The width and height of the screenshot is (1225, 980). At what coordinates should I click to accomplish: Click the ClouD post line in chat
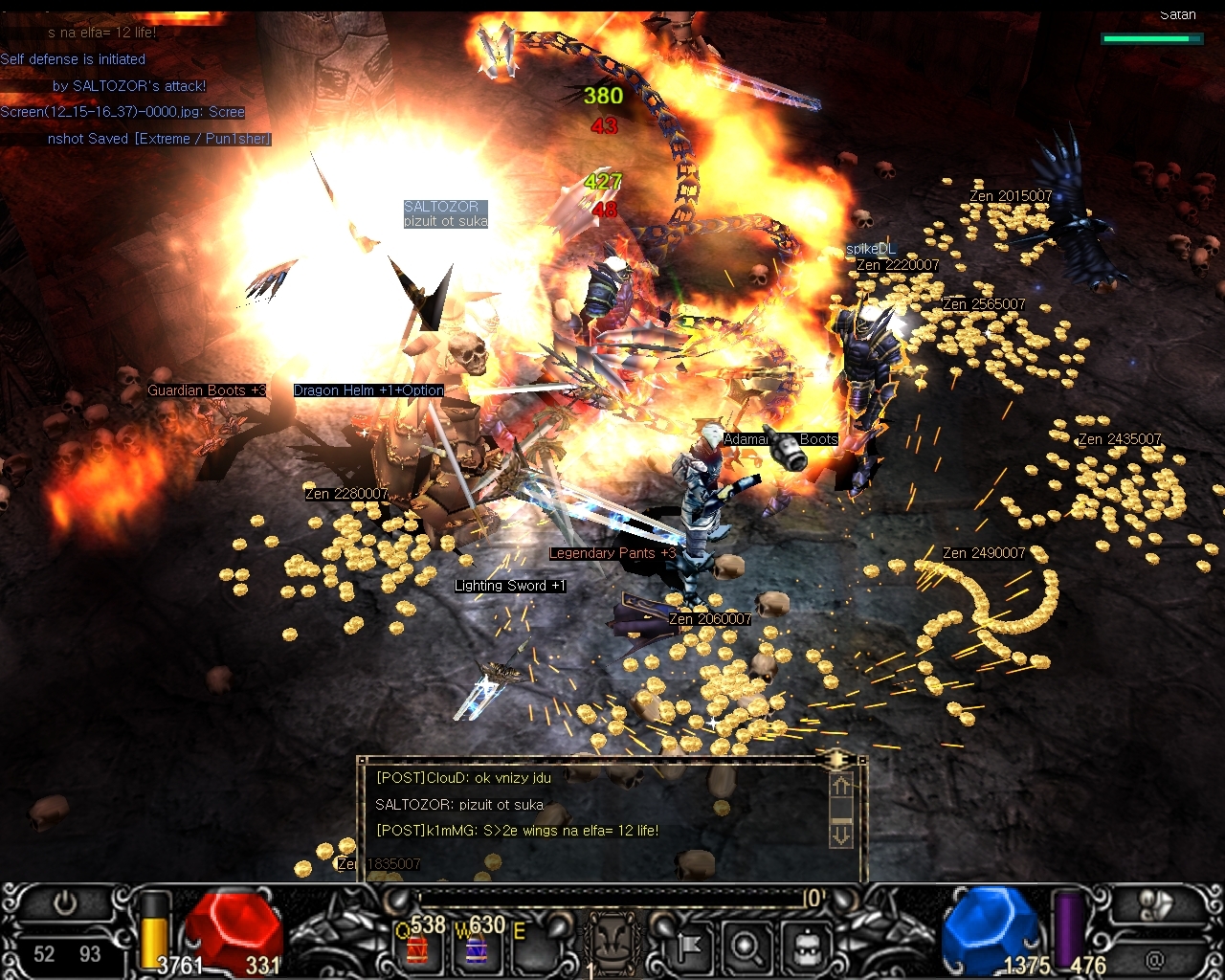pos(463,778)
